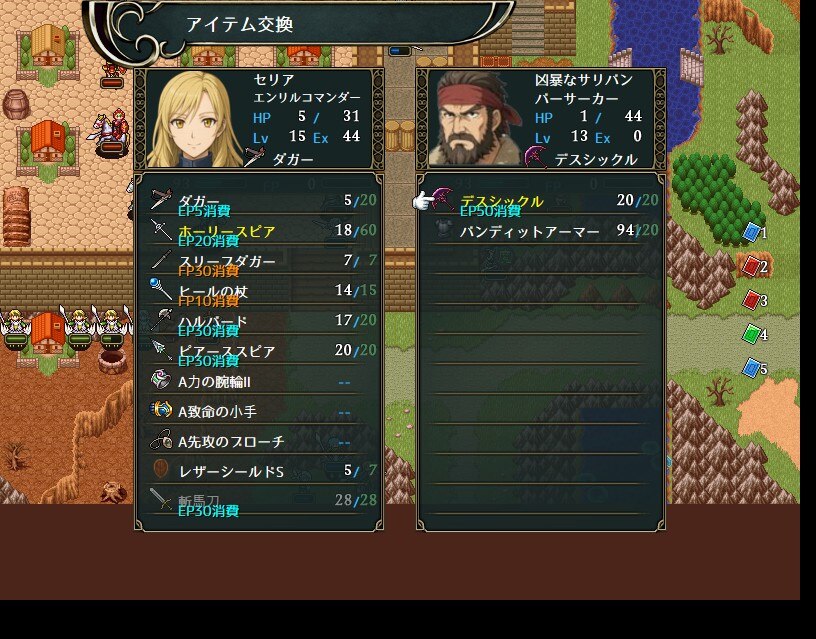Choose A先攻のブローチ accessory row

260,441
